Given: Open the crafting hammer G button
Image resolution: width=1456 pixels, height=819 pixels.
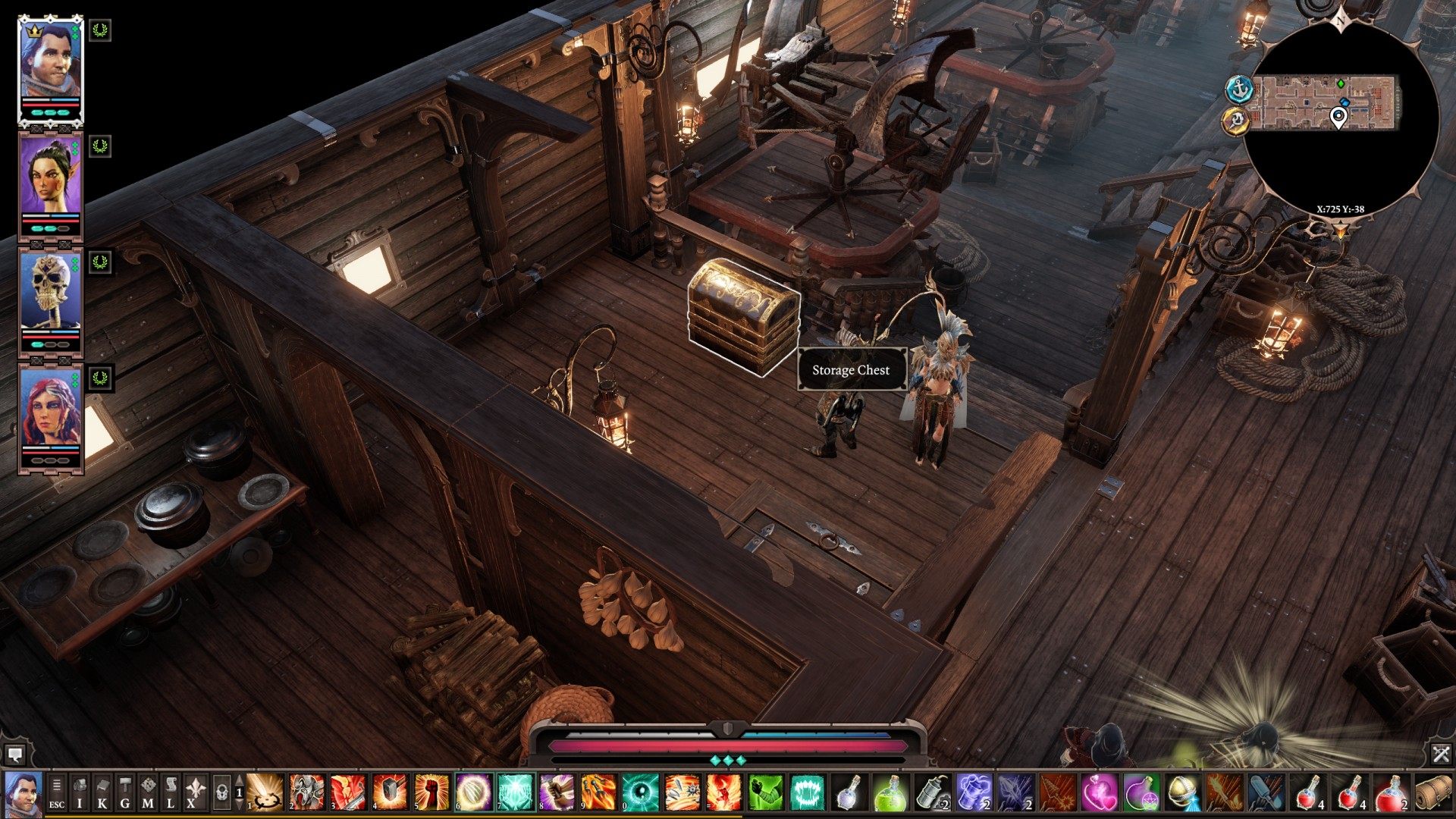Looking at the screenshot, I should click(x=125, y=793).
